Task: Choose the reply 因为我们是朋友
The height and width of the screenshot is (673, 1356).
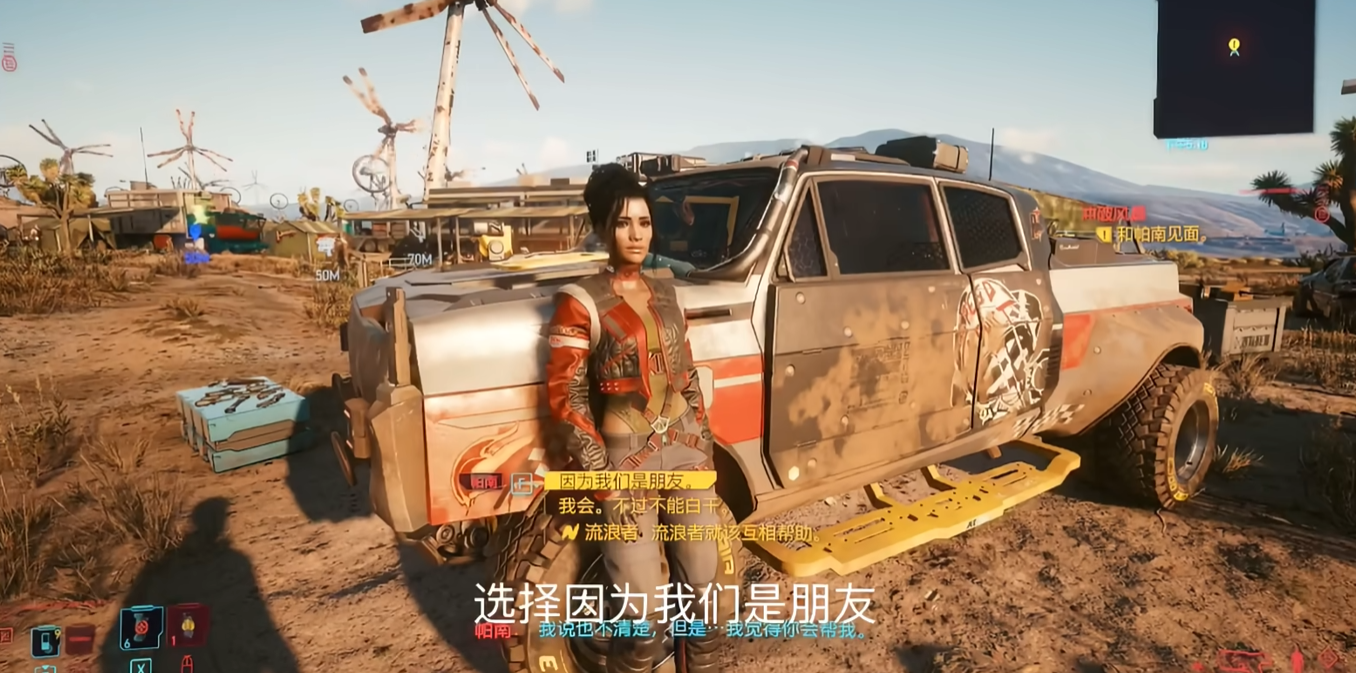Action: tap(630, 481)
